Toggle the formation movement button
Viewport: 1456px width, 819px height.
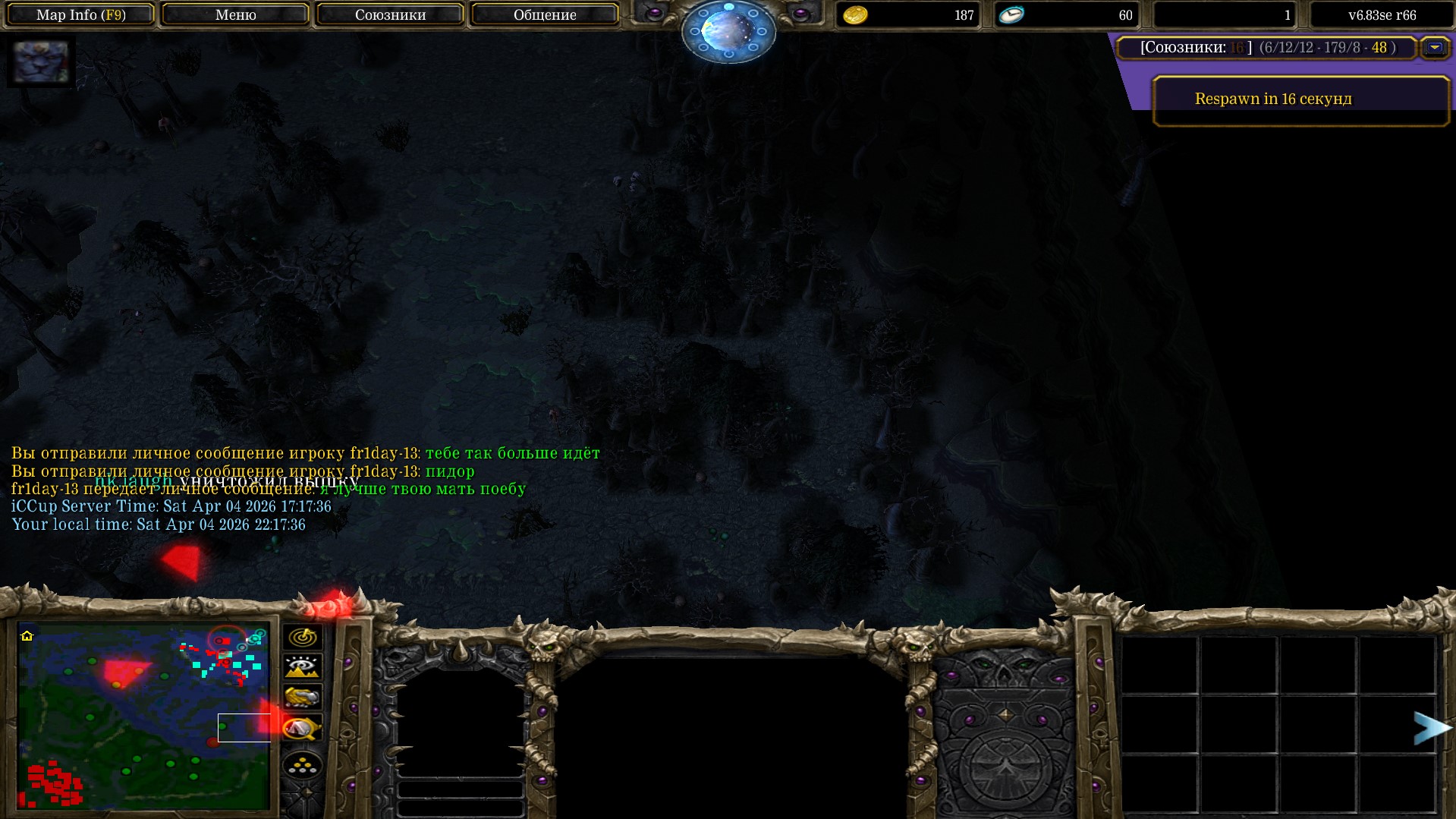click(x=302, y=765)
